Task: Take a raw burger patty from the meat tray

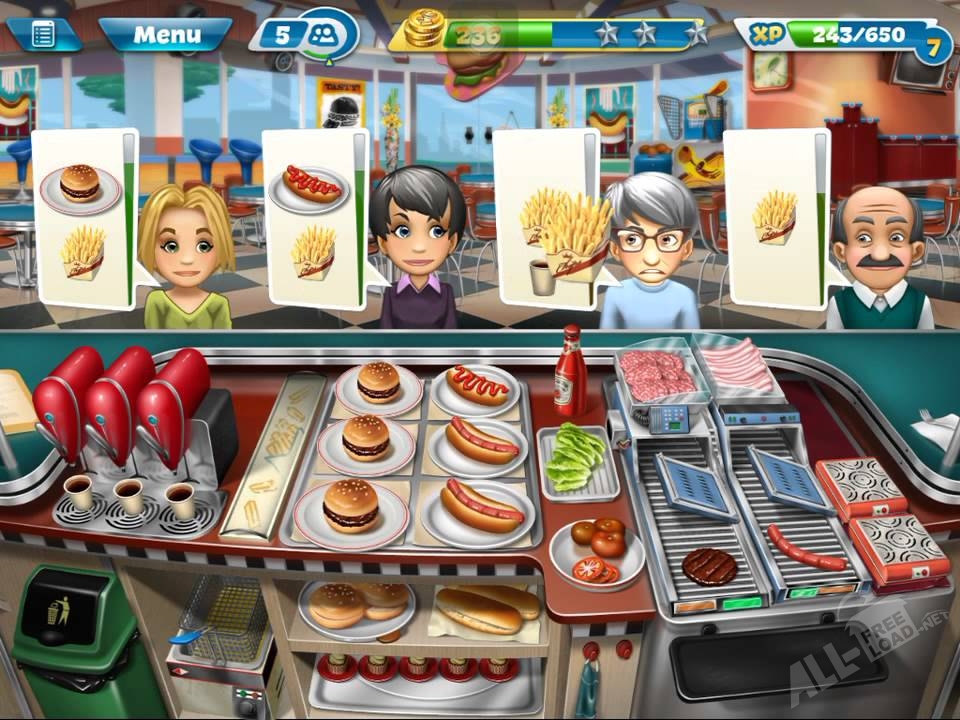Action: (657, 374)
